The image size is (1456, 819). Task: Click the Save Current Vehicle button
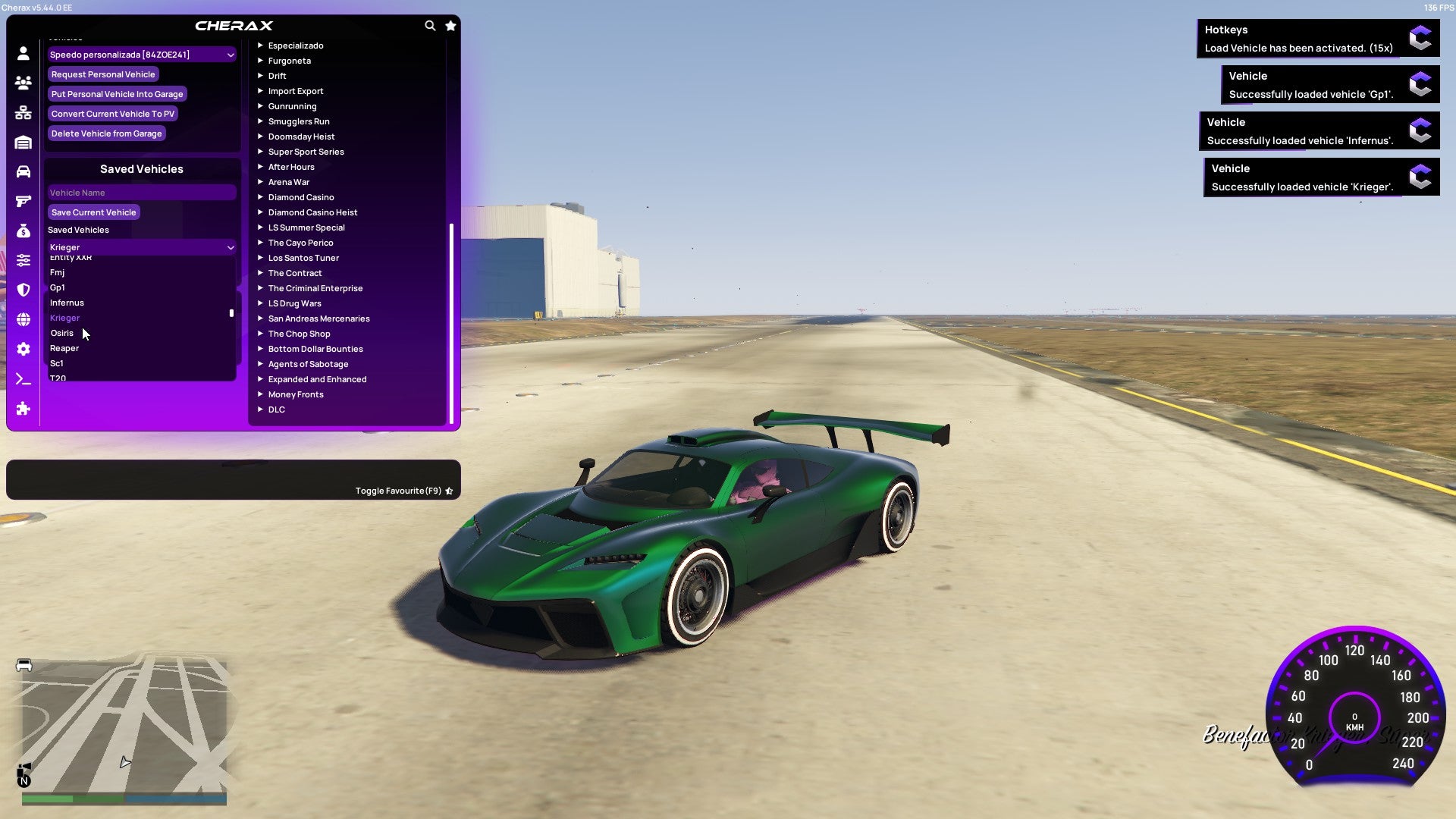click(93, 212)
